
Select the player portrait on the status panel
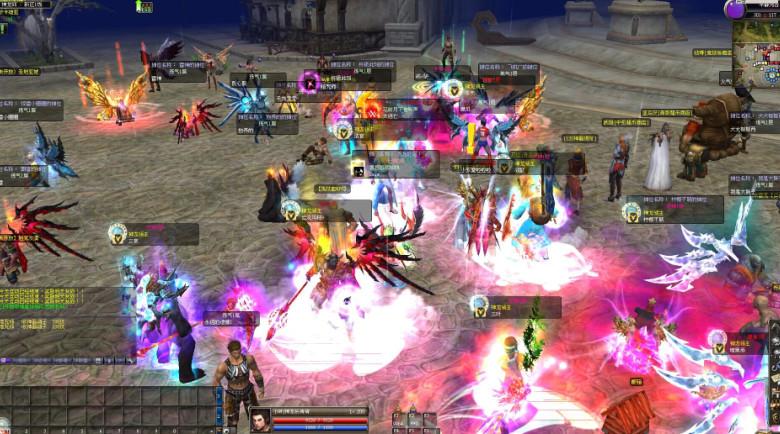click(260, 420)
